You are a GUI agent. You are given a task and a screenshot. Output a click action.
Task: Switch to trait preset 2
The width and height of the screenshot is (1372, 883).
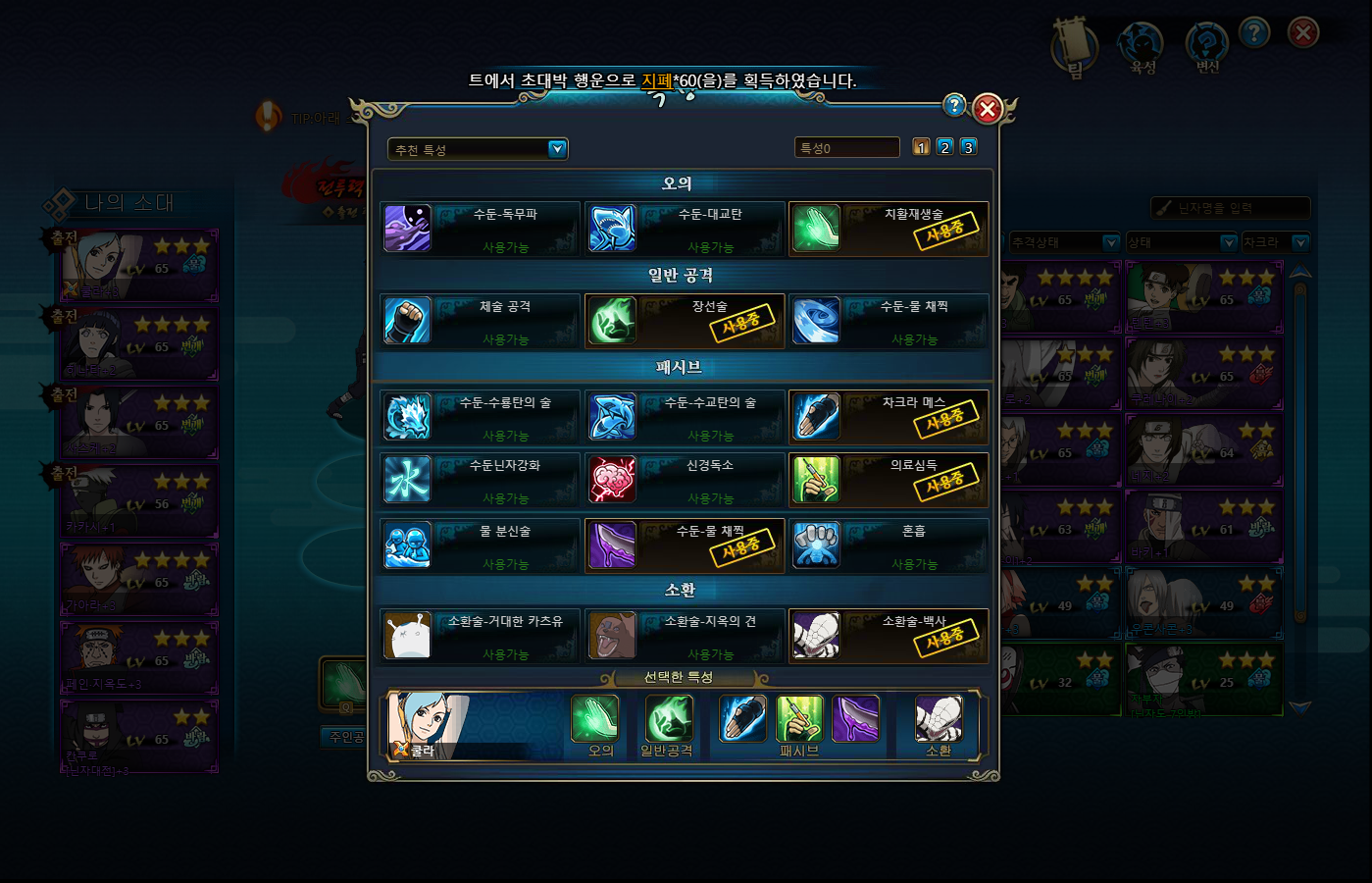pos(944,147)
